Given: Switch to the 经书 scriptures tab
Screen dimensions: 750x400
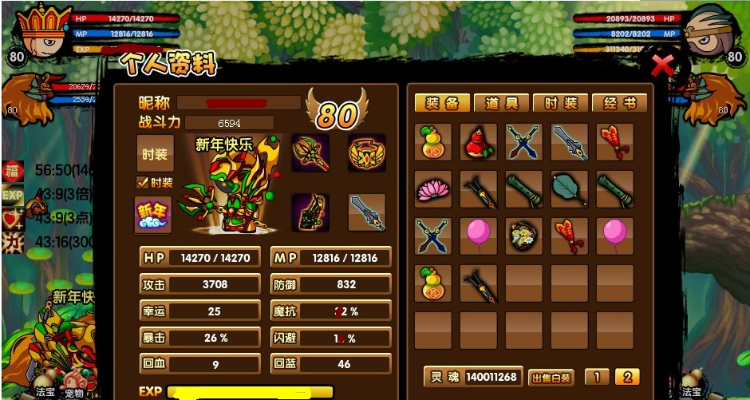Looking at the screenshot, I should coord(618,103).
